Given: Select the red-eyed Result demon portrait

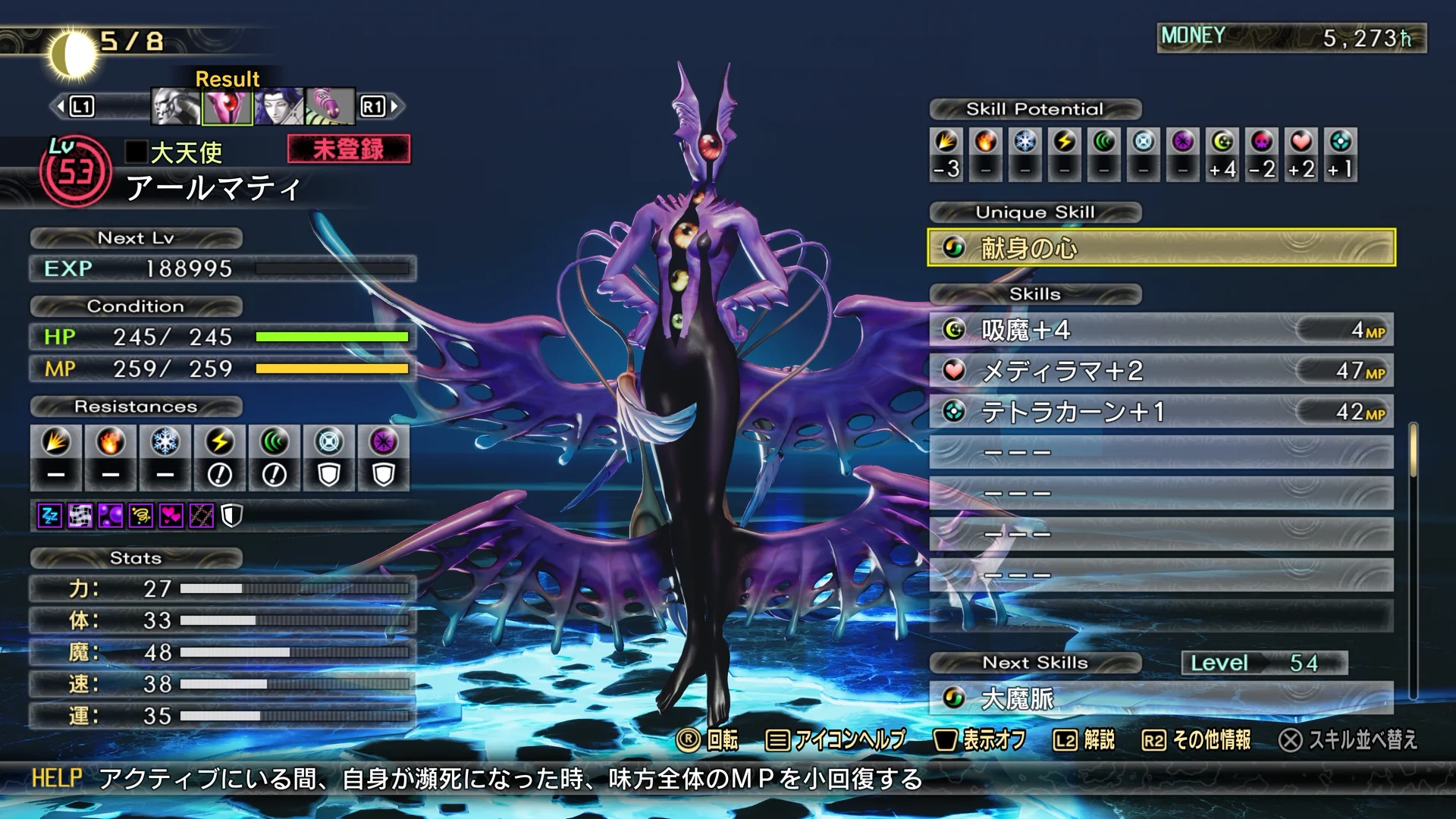Looking at the screenshot, I should [227, 106].
